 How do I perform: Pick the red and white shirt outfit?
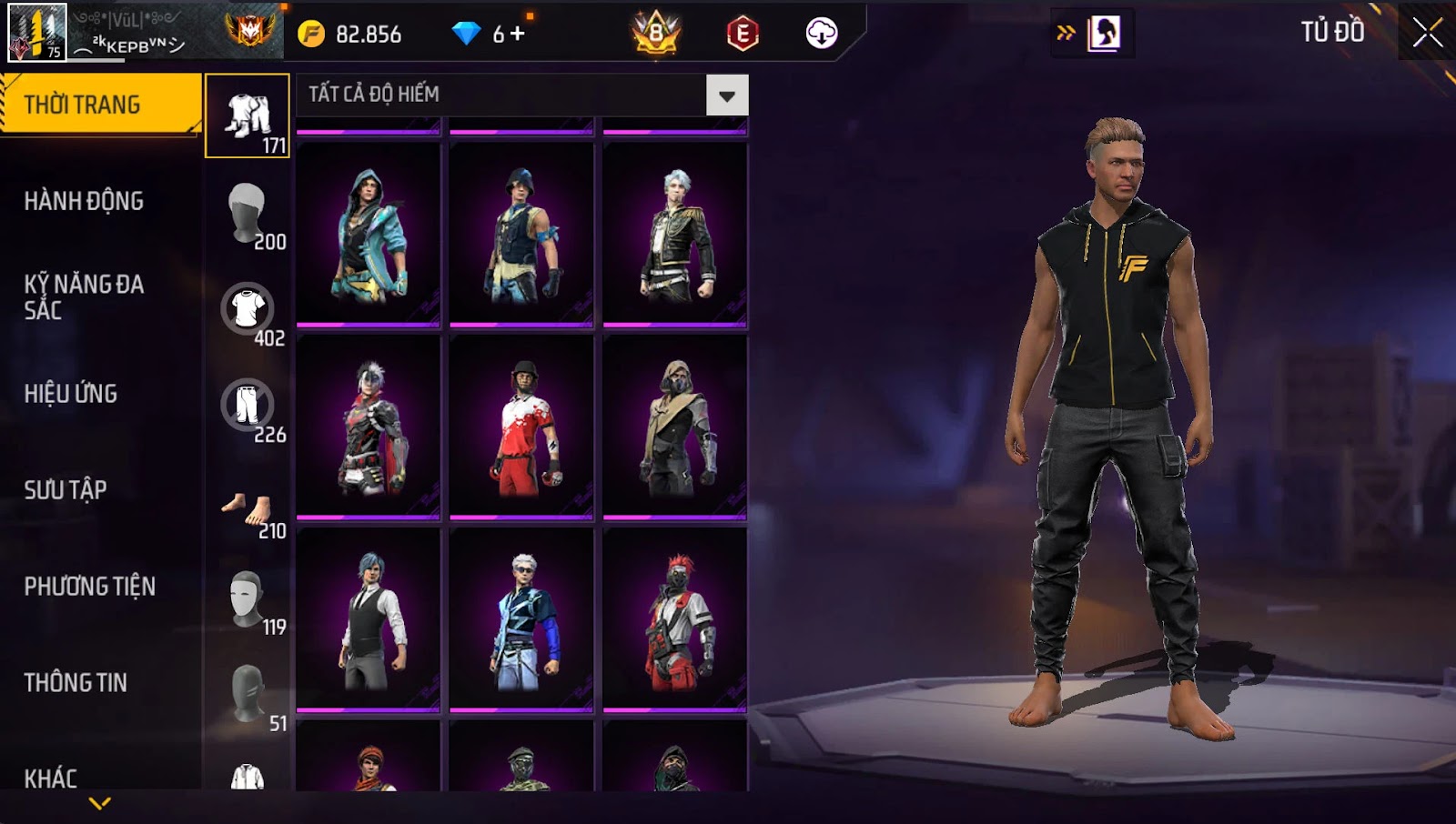pos(521,427)
